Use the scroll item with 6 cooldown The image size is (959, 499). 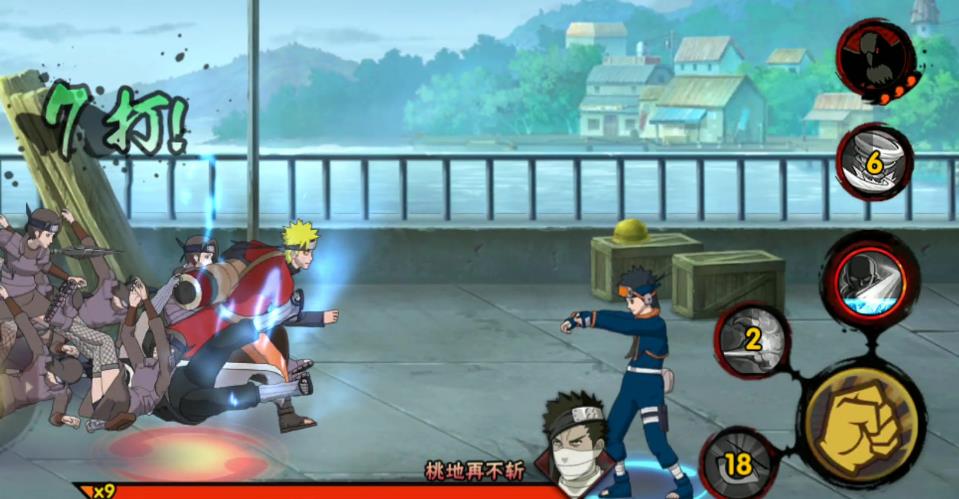[873, 160]
